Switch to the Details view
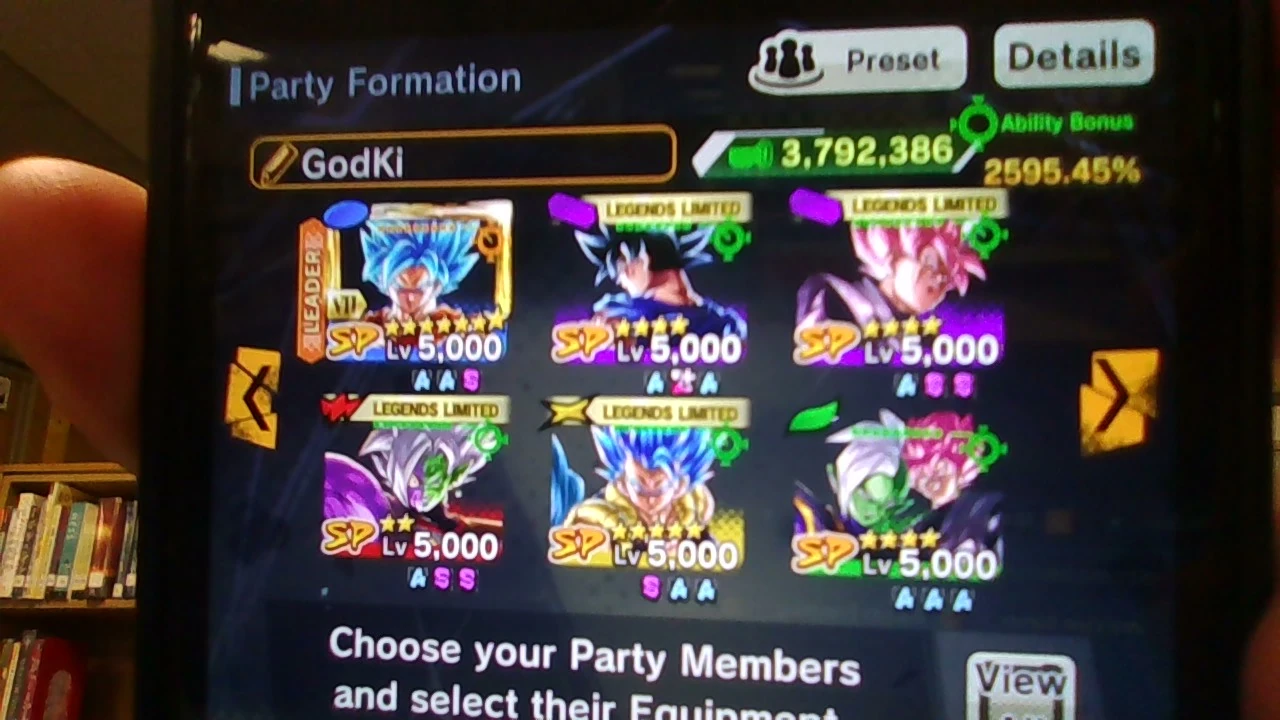 tap(1072, 54)
